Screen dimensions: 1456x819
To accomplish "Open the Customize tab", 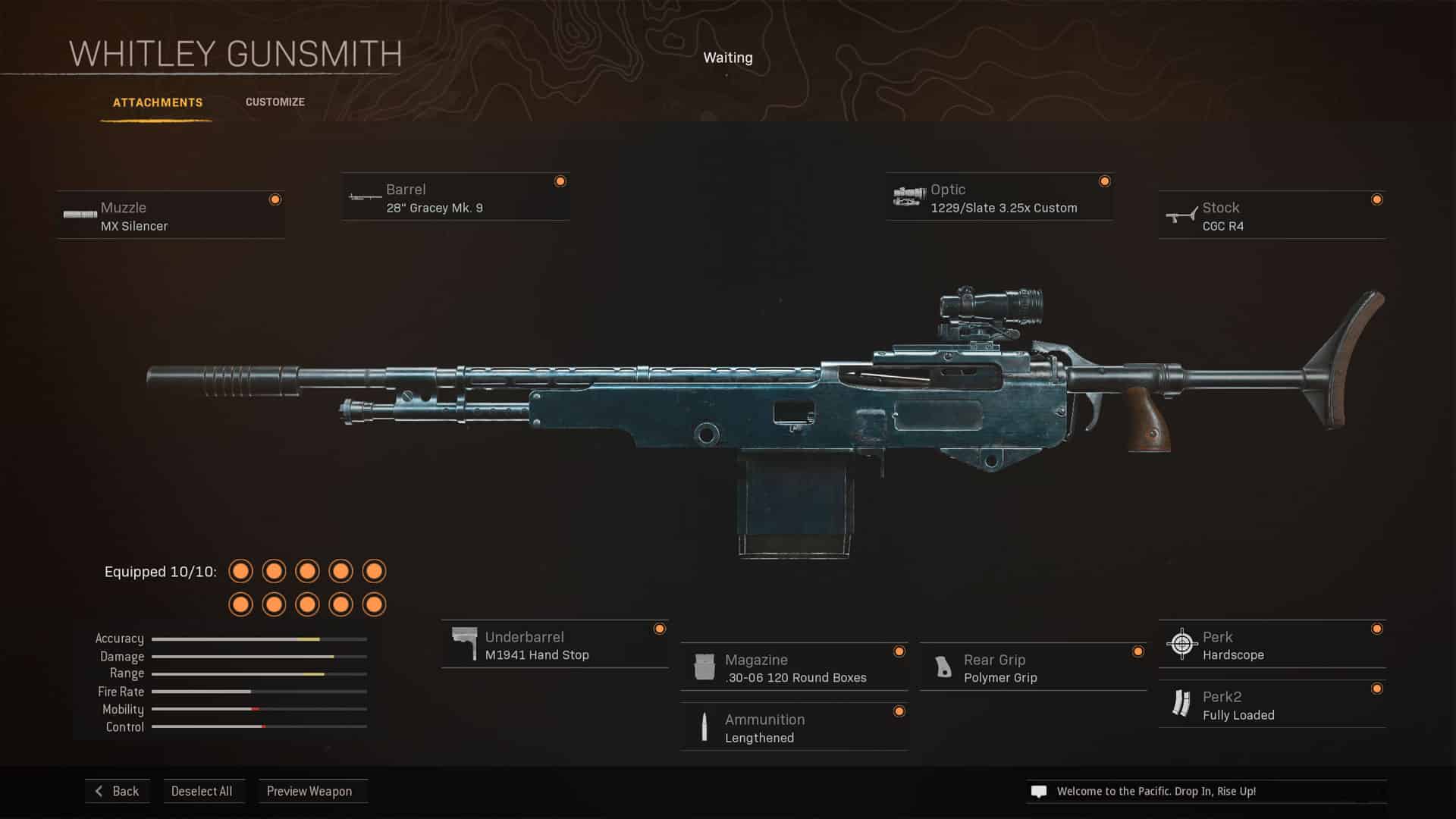I will coord(275,102).
